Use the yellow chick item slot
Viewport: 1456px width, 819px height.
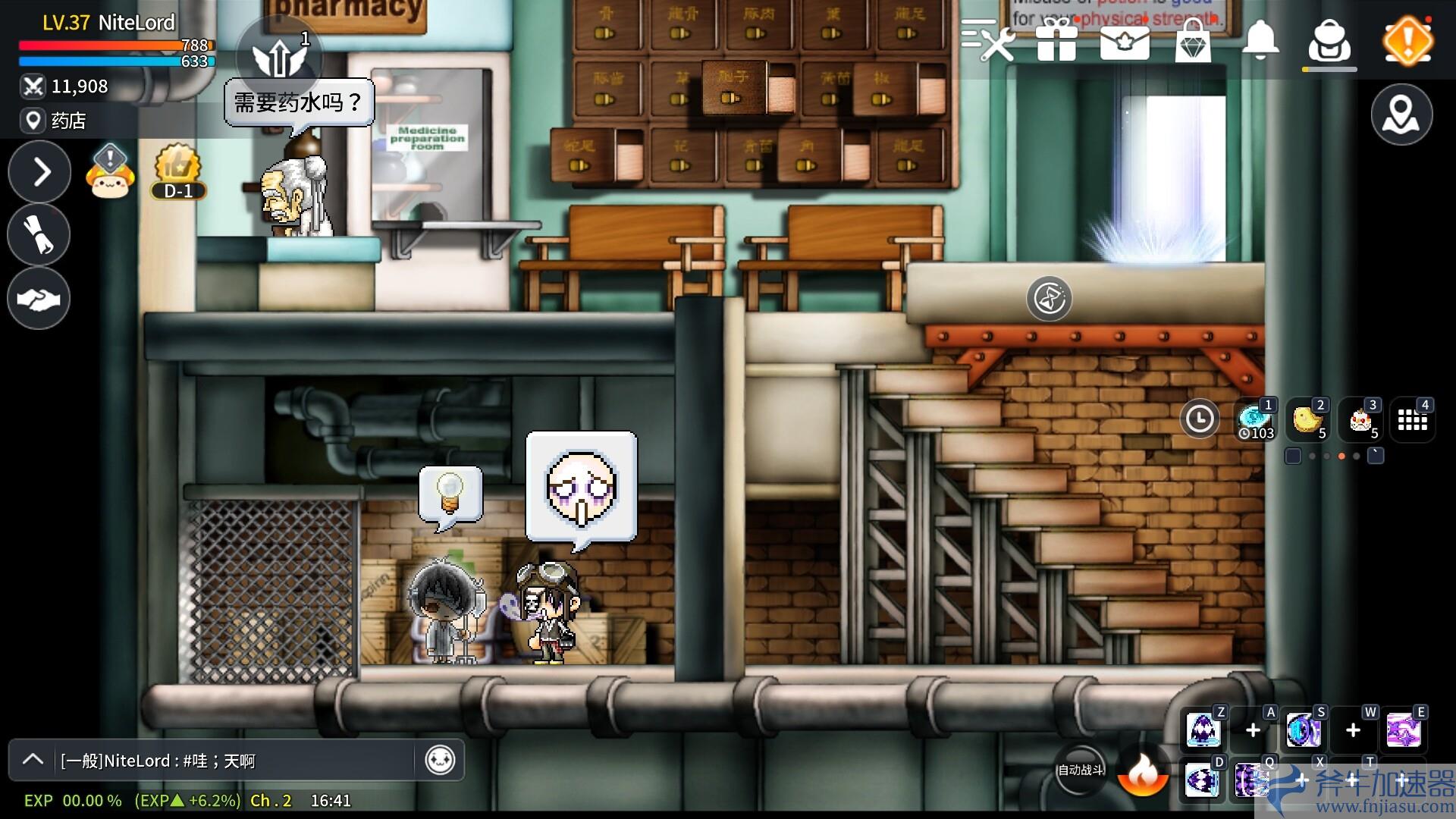tap(1307, 419)
